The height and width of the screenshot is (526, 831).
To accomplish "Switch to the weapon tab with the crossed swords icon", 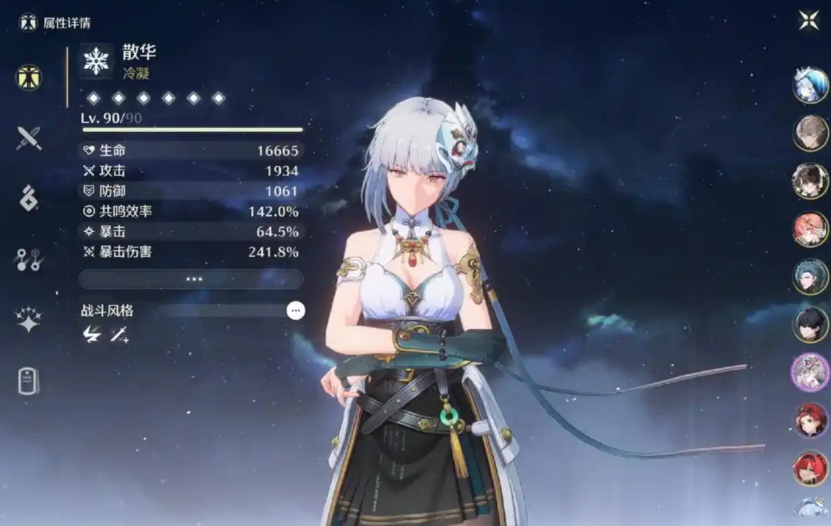I will click(29, 138).
